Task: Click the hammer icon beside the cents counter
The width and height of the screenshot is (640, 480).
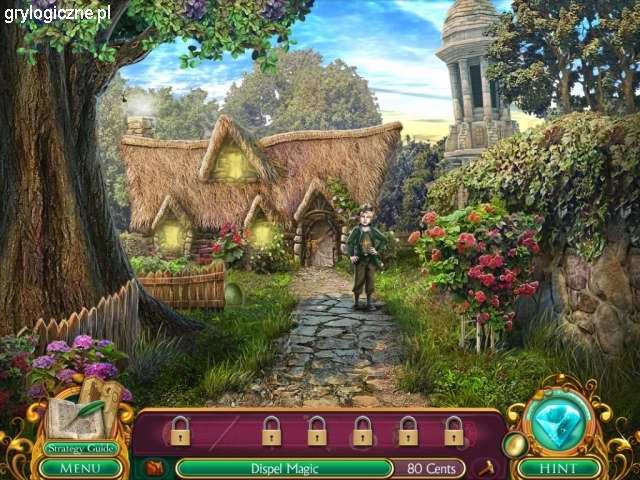Action: click(488, 467)
